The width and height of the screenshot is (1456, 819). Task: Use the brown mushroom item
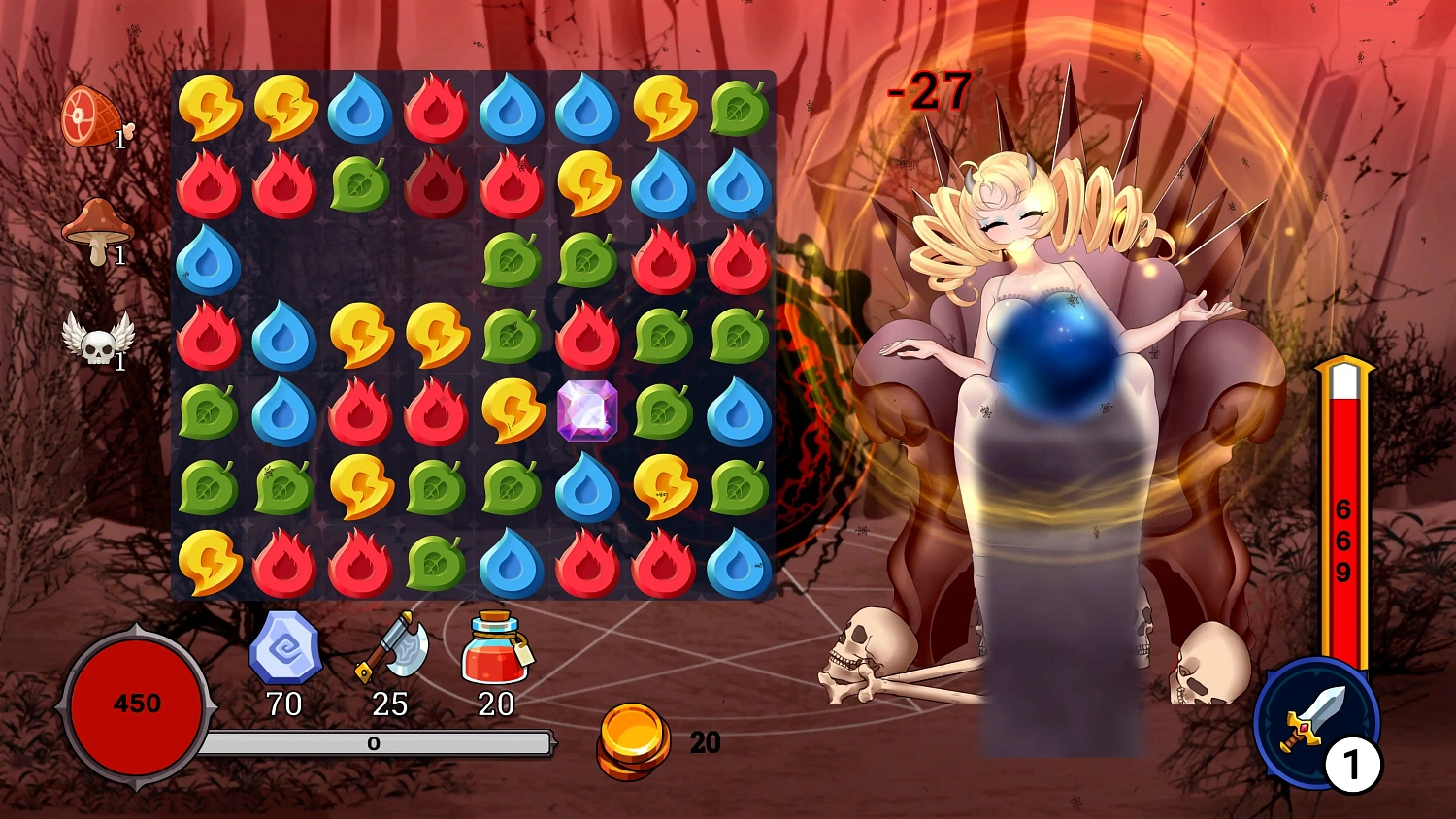pos(95,231)
